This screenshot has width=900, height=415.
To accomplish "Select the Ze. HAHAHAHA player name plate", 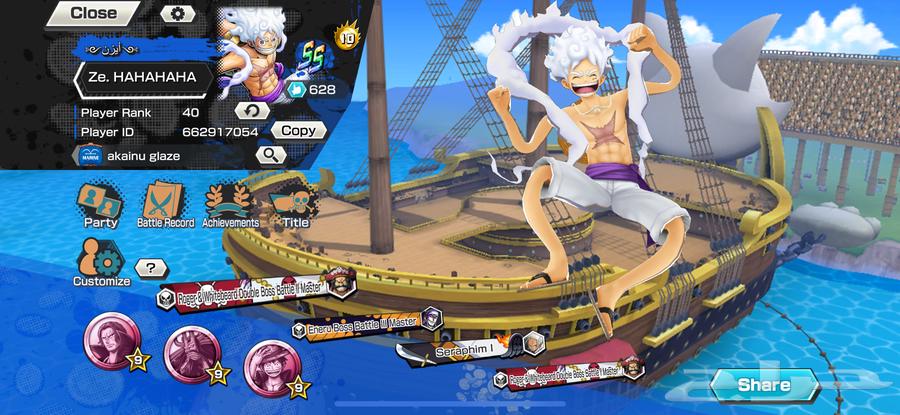I will click(x=145, y=76).
